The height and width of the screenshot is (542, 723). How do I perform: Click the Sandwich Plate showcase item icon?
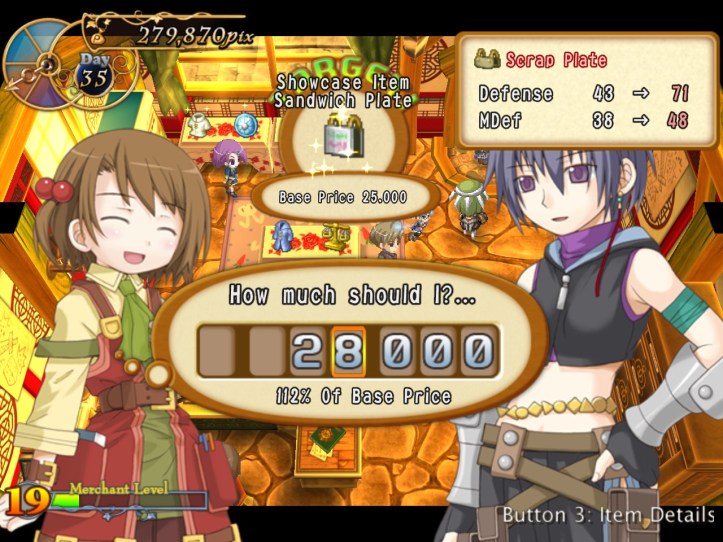[x=344, y=136]
